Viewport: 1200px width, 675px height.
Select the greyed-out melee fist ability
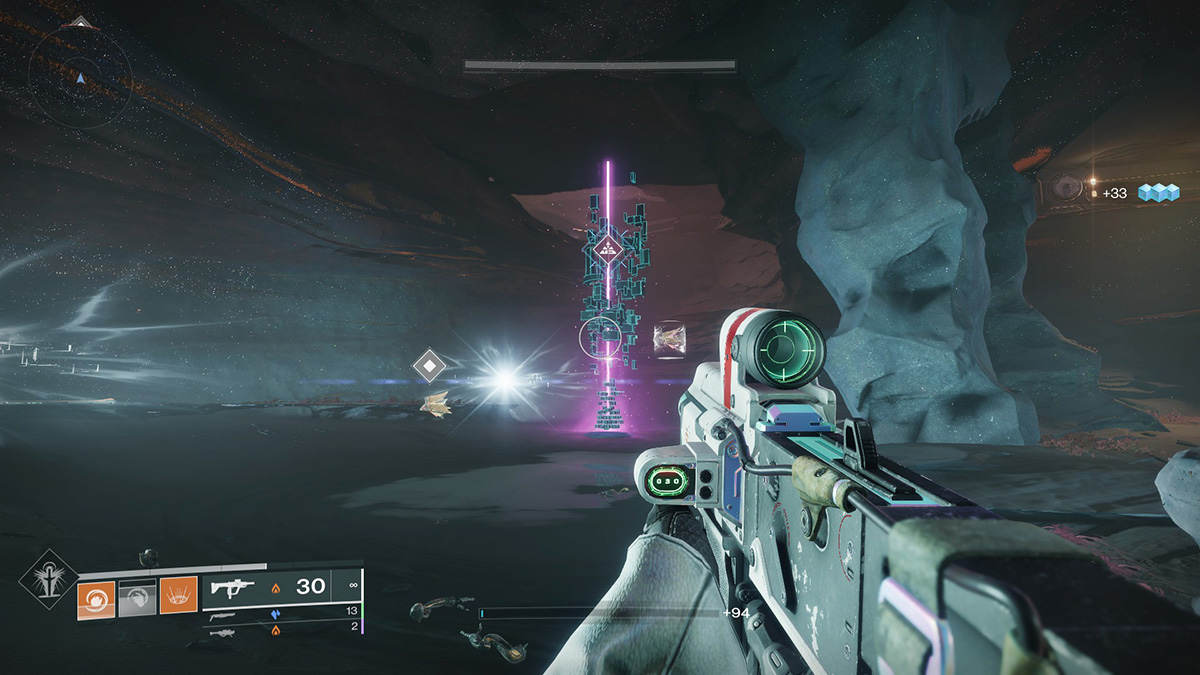pos(137,600)
